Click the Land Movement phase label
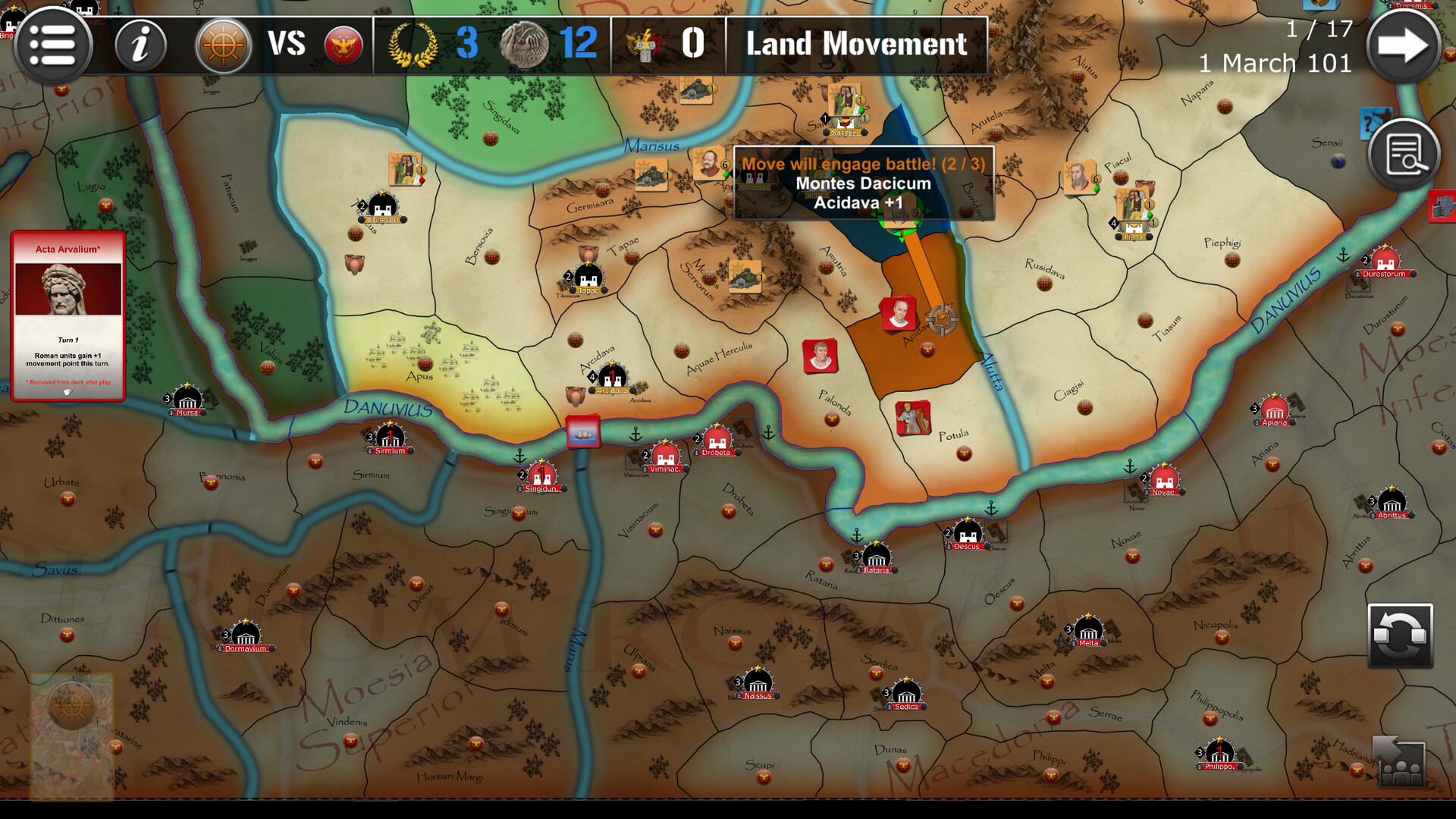 tap(855, 44)
